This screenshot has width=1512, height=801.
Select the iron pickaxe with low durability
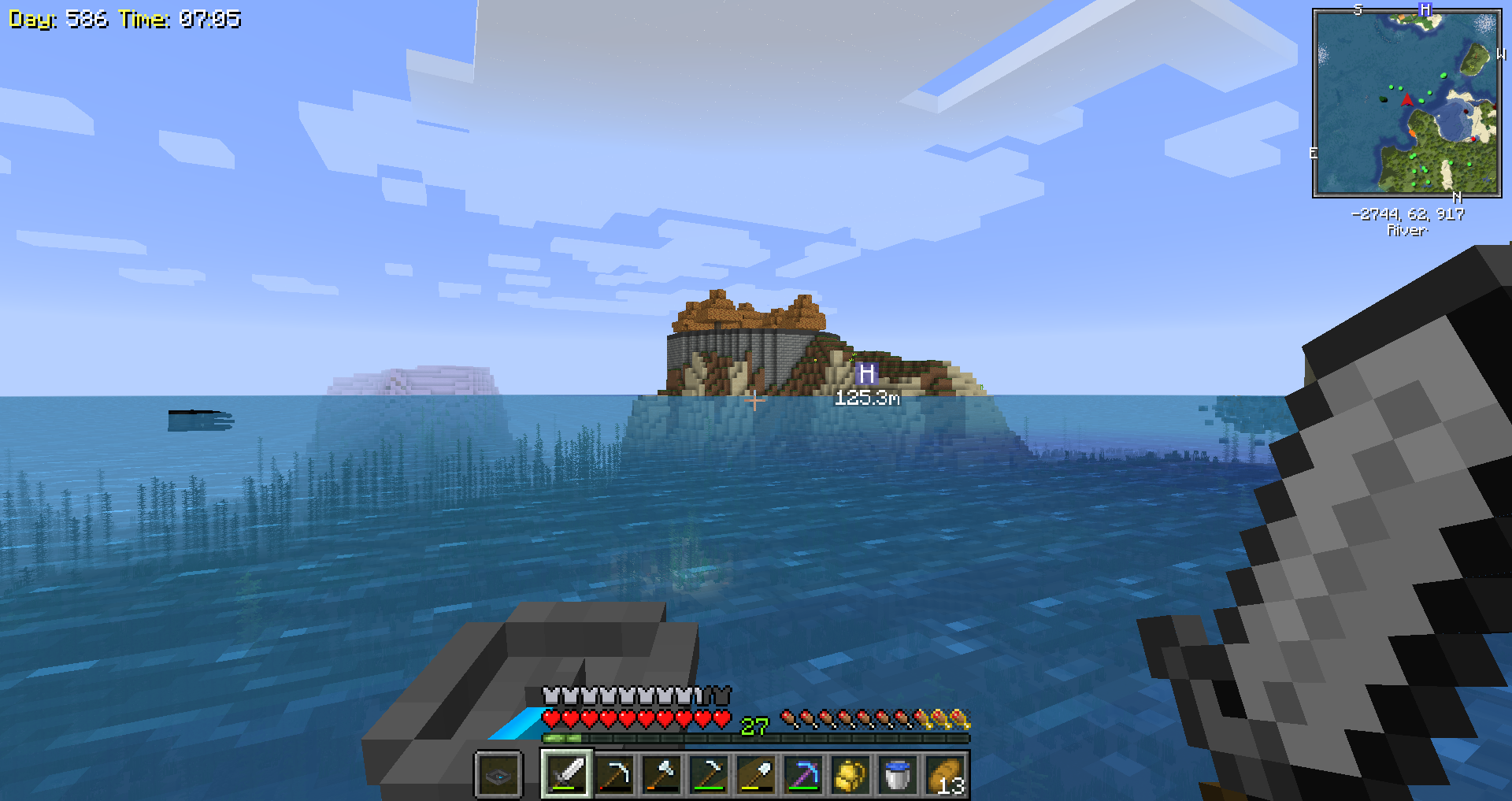(x=614, y=774)
